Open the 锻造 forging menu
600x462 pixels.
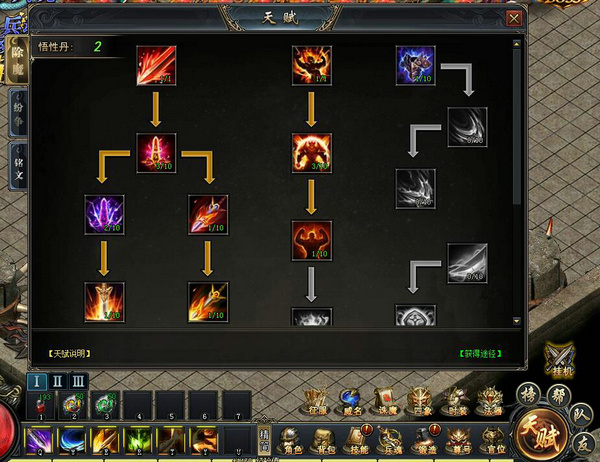tap(428, 439)
